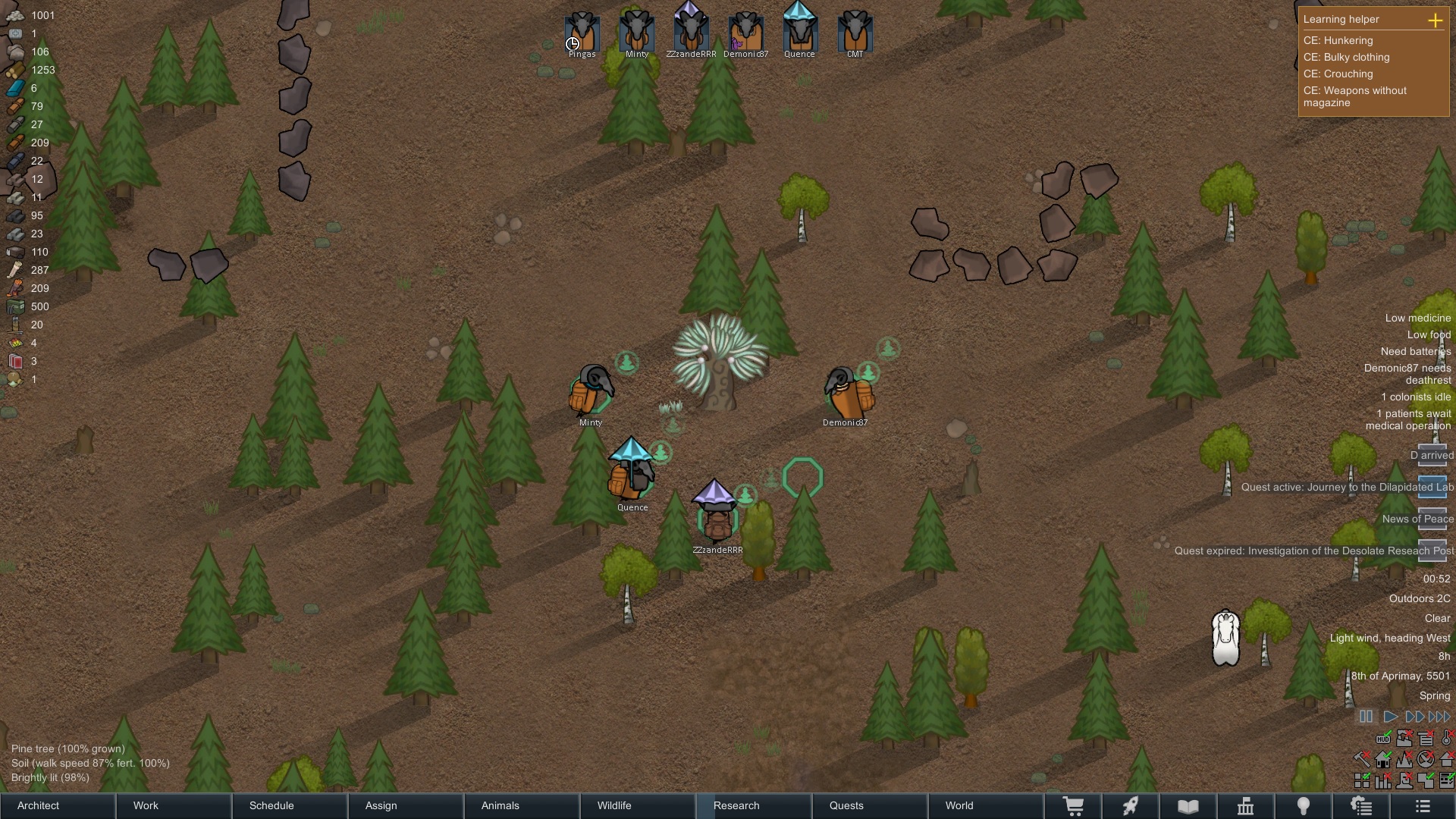Open the Architect menu
Viewport: 1456px width, 819px height.
tap(58, 805)
